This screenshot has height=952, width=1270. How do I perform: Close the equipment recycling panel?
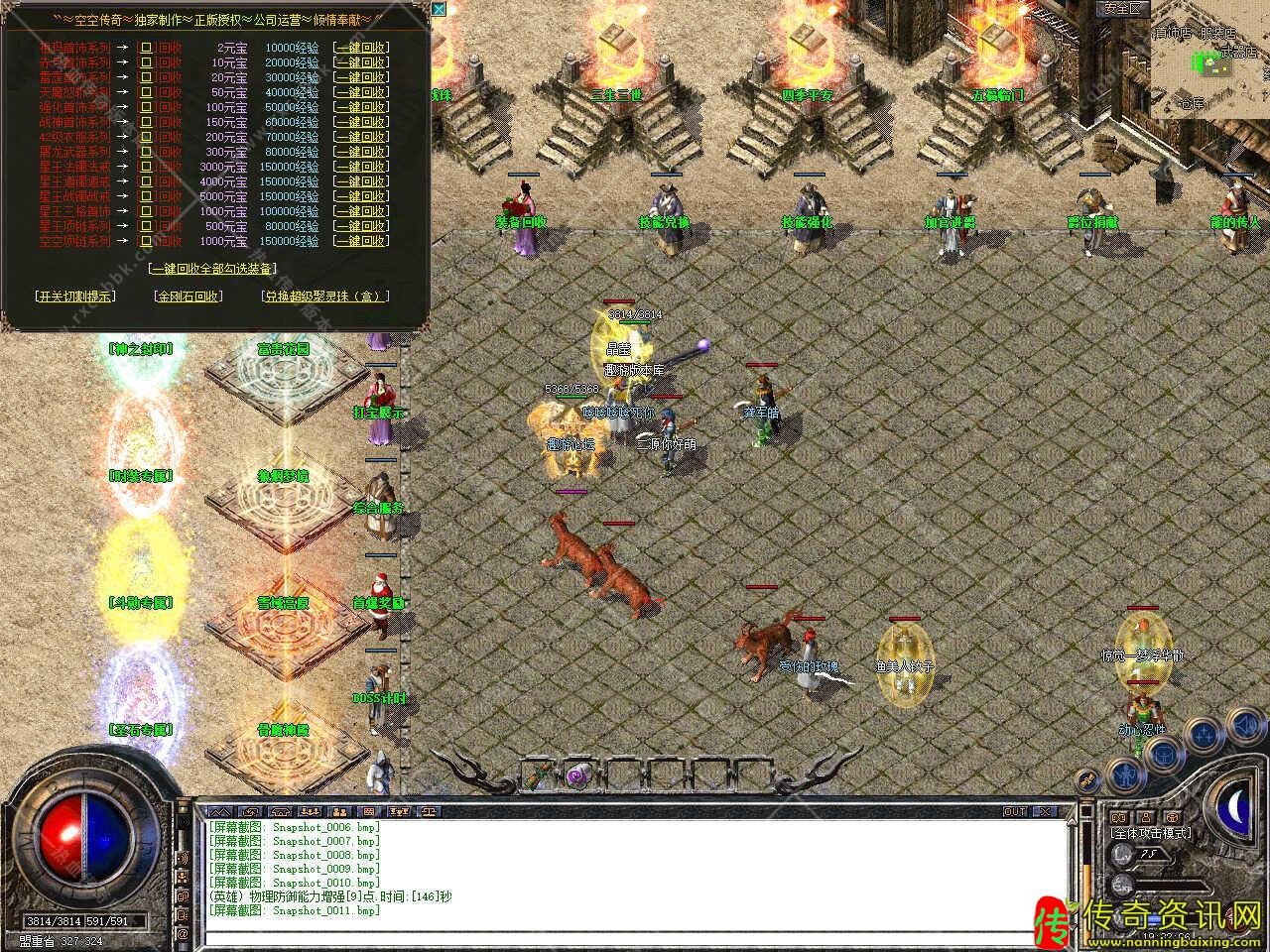point(439,10)
